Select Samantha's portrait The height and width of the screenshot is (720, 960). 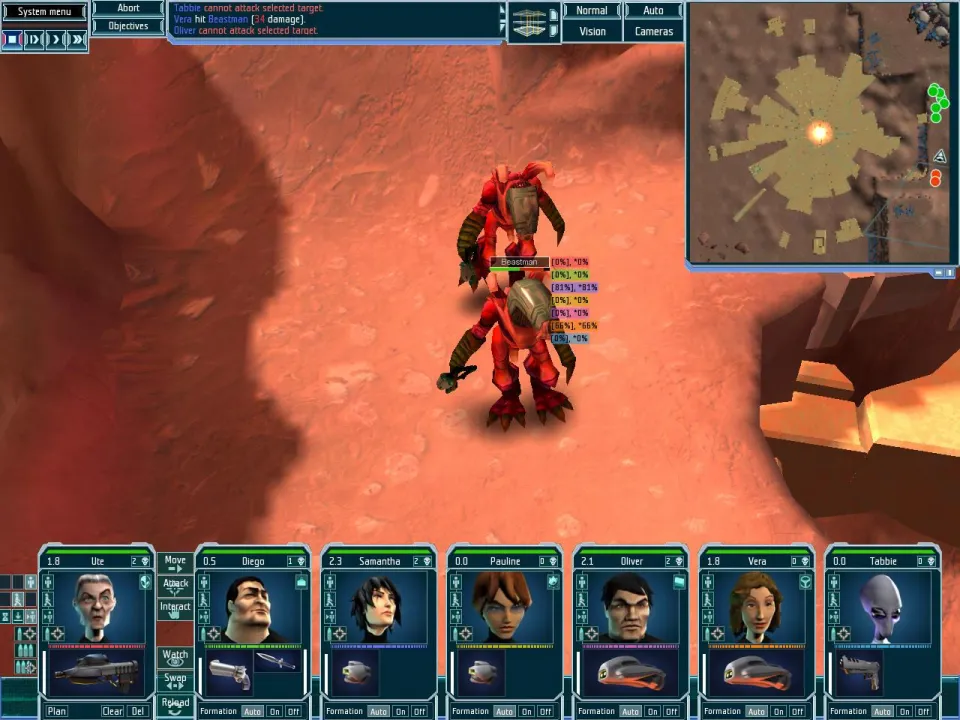[x=378, y=607]
